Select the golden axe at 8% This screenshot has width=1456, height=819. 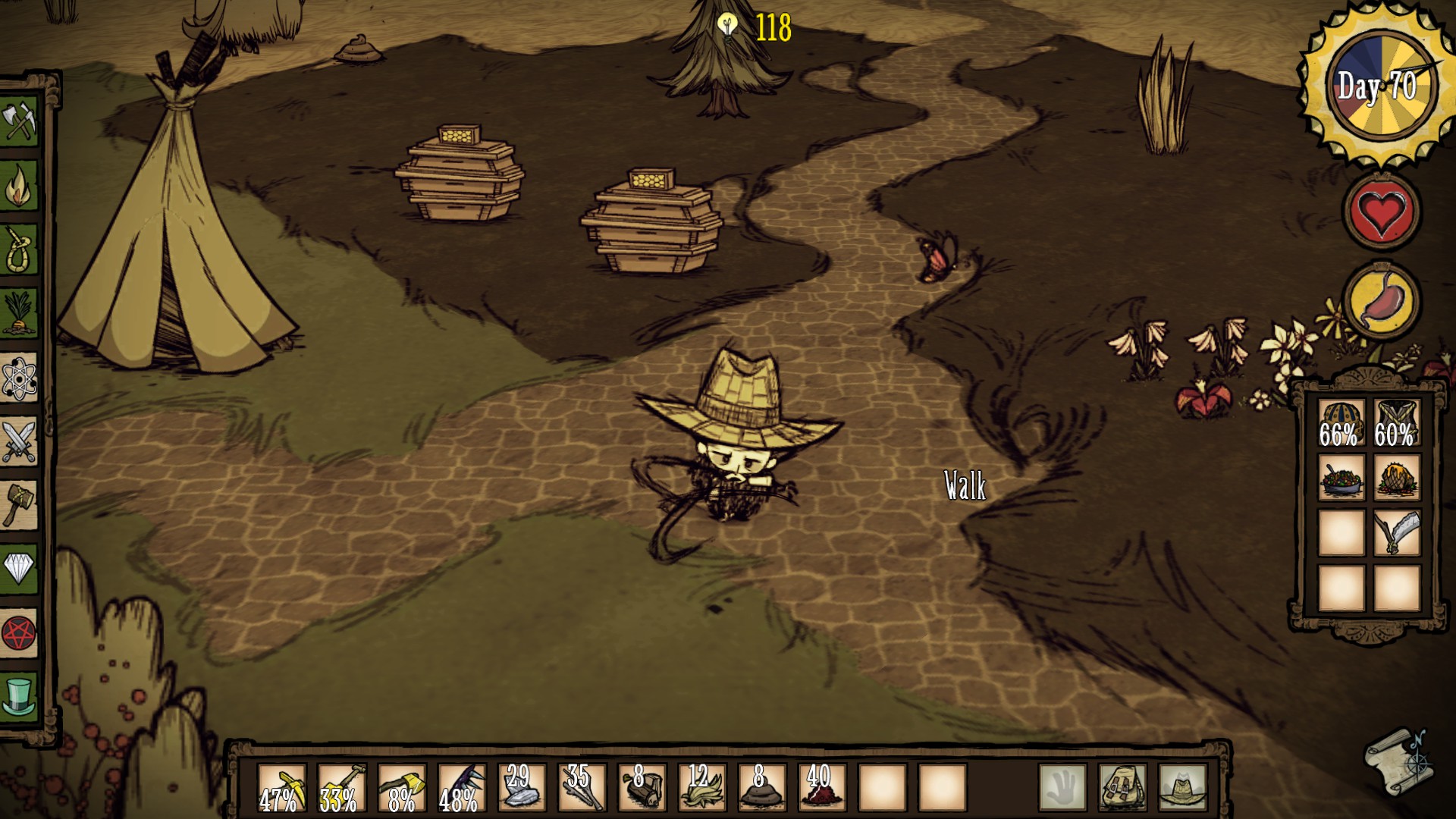tap(401, 788)
